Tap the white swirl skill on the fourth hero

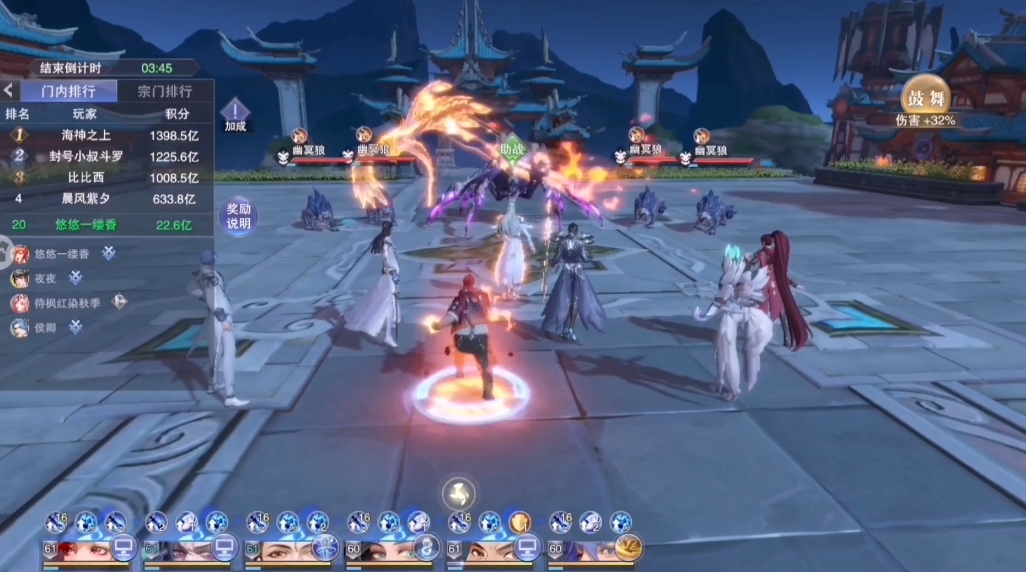(426, 548)
